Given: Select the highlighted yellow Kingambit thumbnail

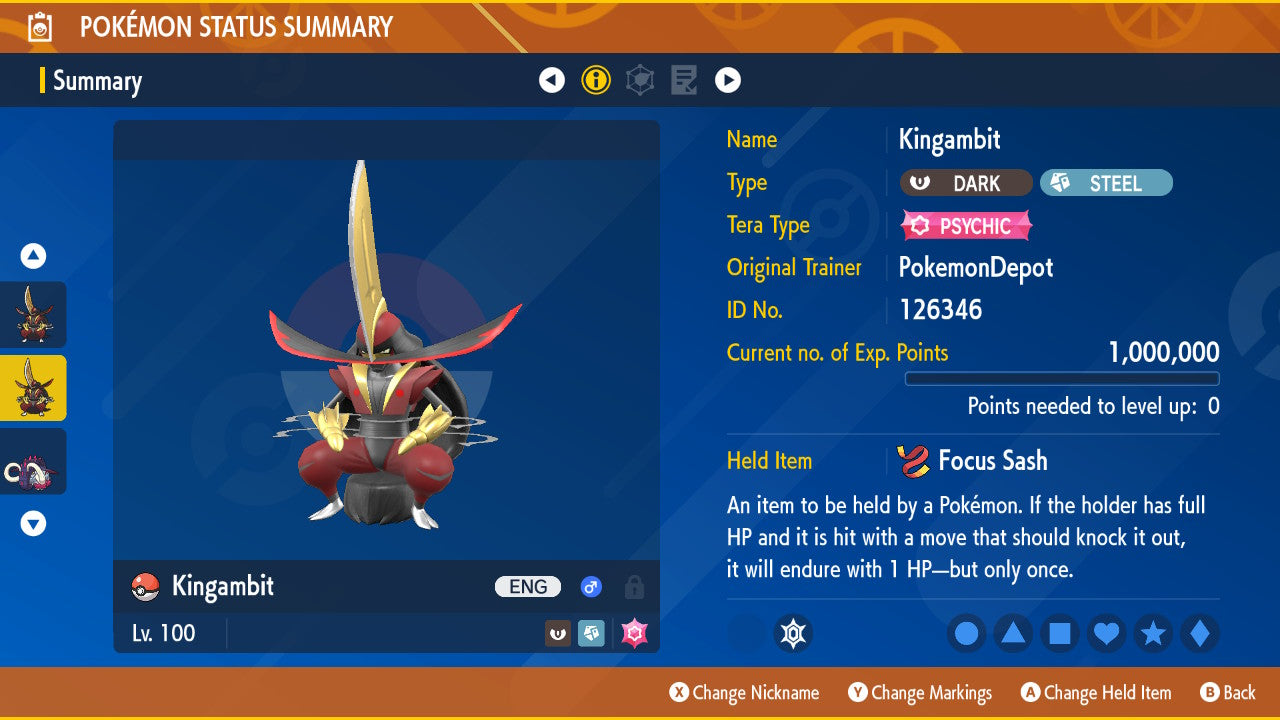Looking at the screenshot, I should [x=34, y=388].
